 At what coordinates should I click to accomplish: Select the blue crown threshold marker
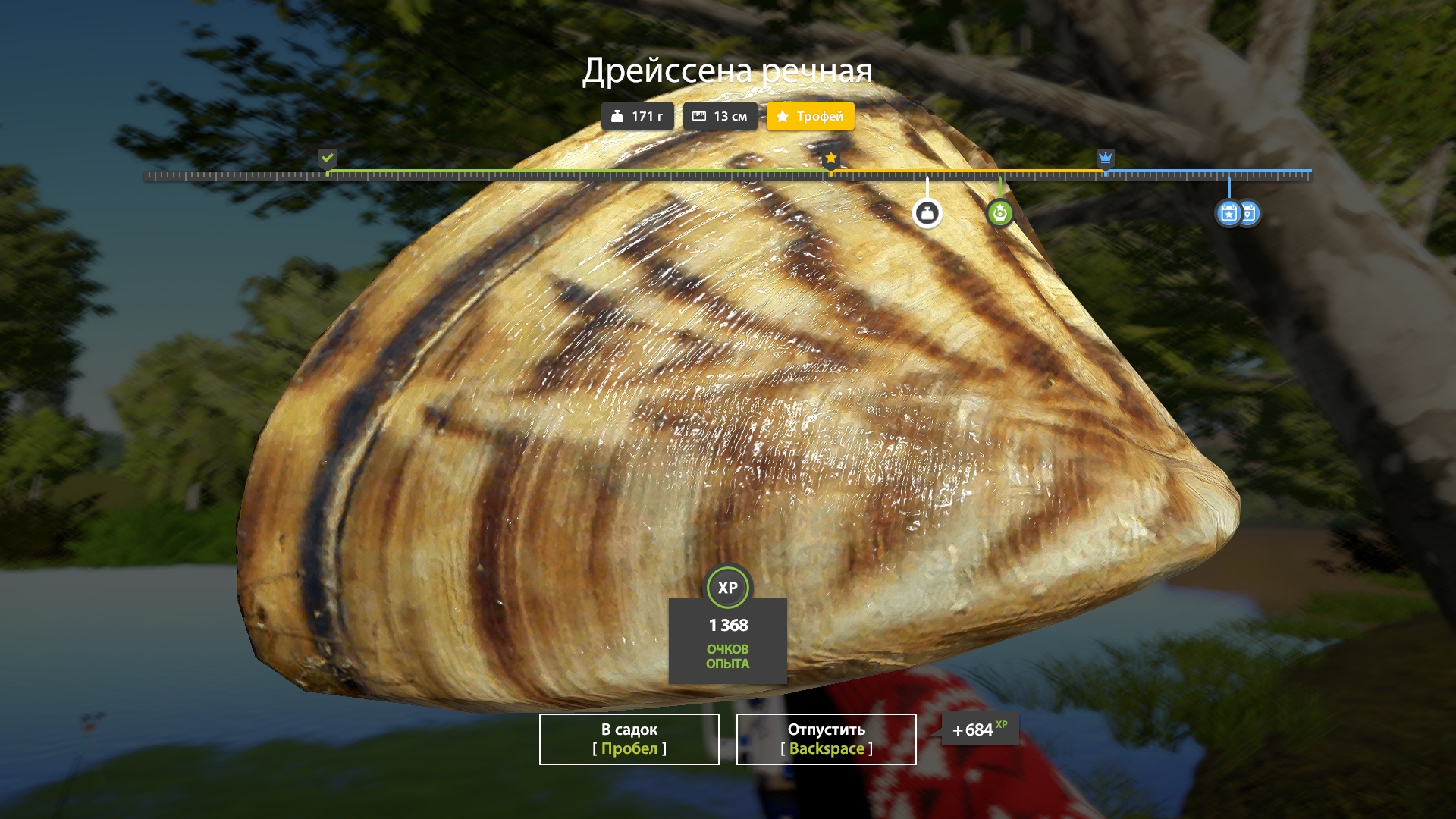1106,158
